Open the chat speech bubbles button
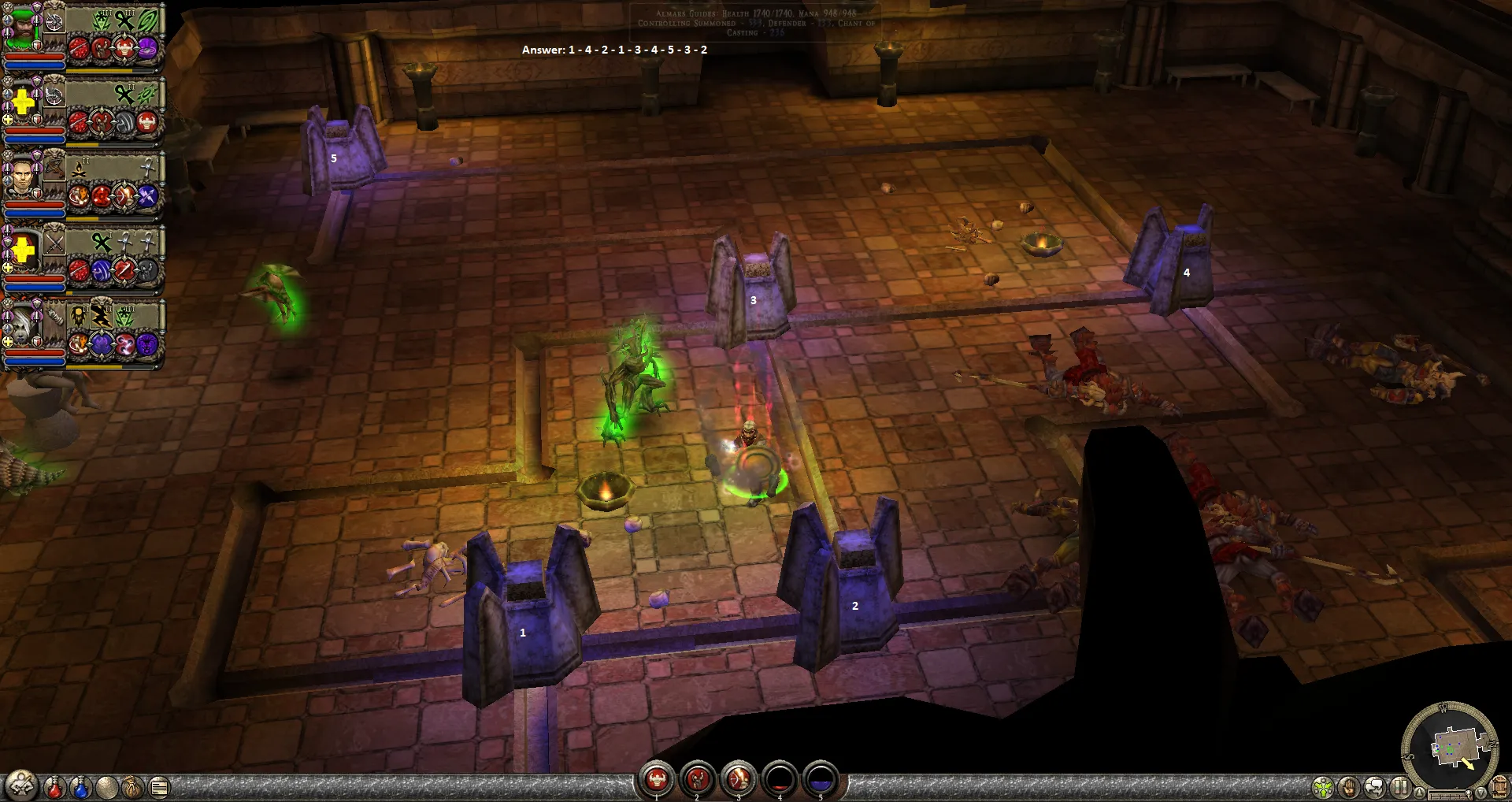The image size is (1512, 802). pyautogui.click(x=1375, y=787)
